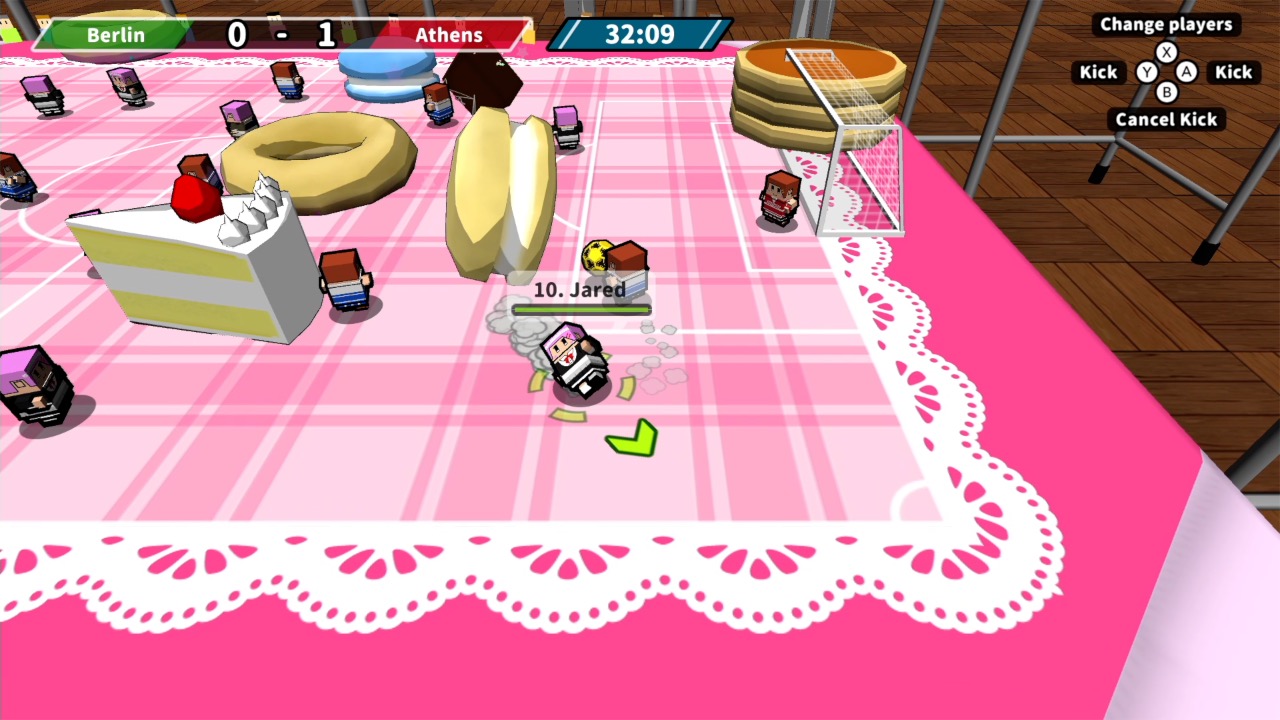Click the X button hint for Change players
The width and height of the screenshot is (1280, 720).
1166,52
